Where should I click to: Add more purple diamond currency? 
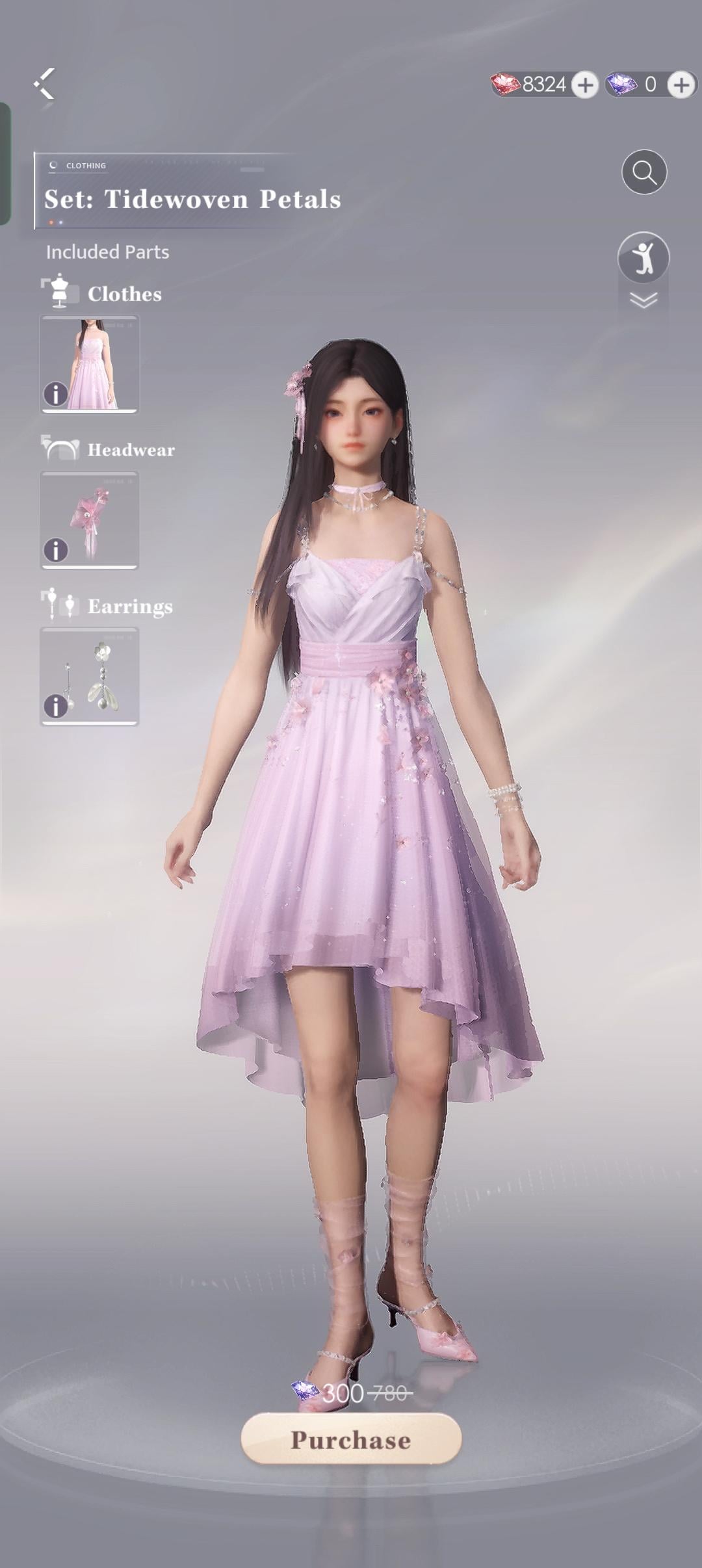click(681, 85)
